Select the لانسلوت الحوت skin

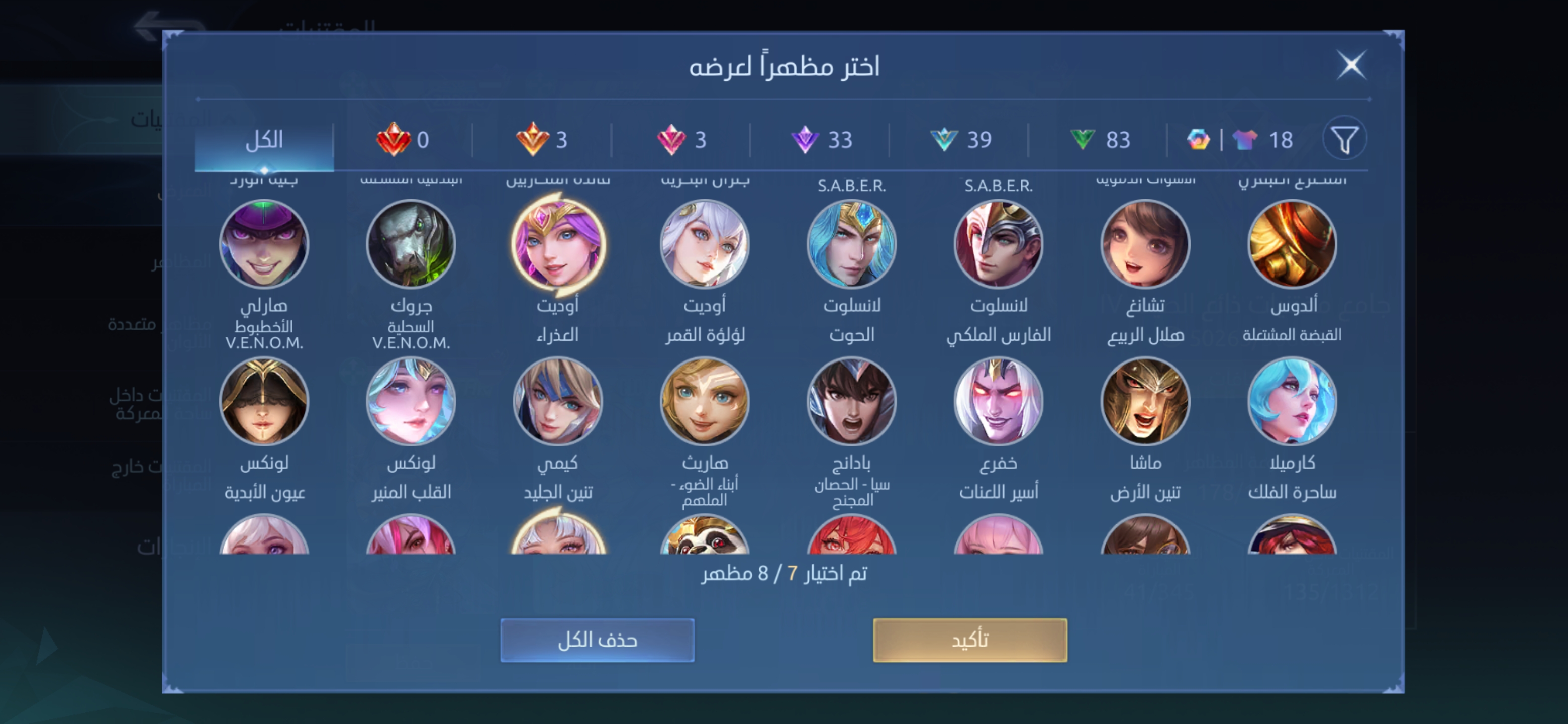pos(851,243)
